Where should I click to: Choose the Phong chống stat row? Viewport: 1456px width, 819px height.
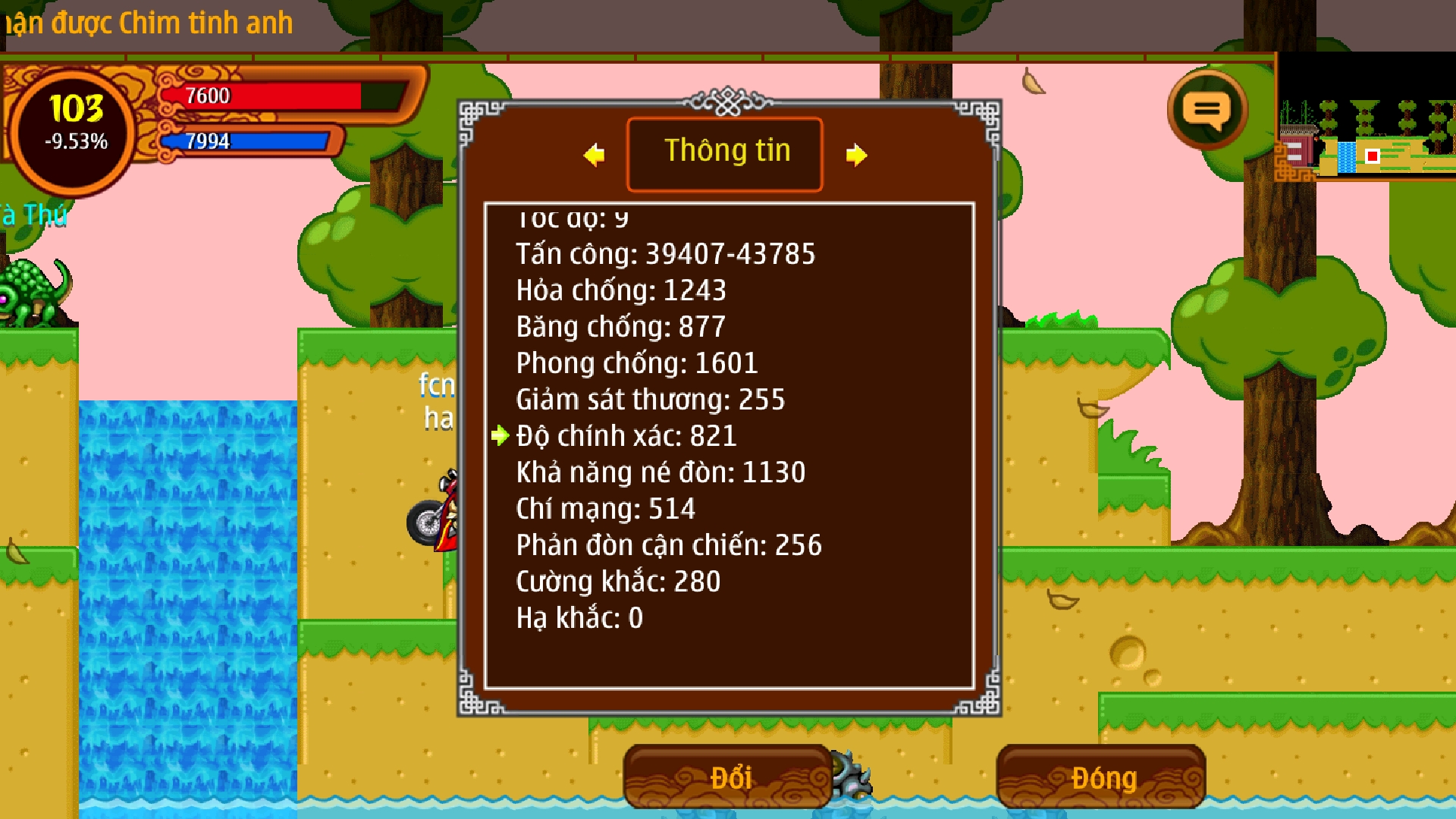(636, 363)
